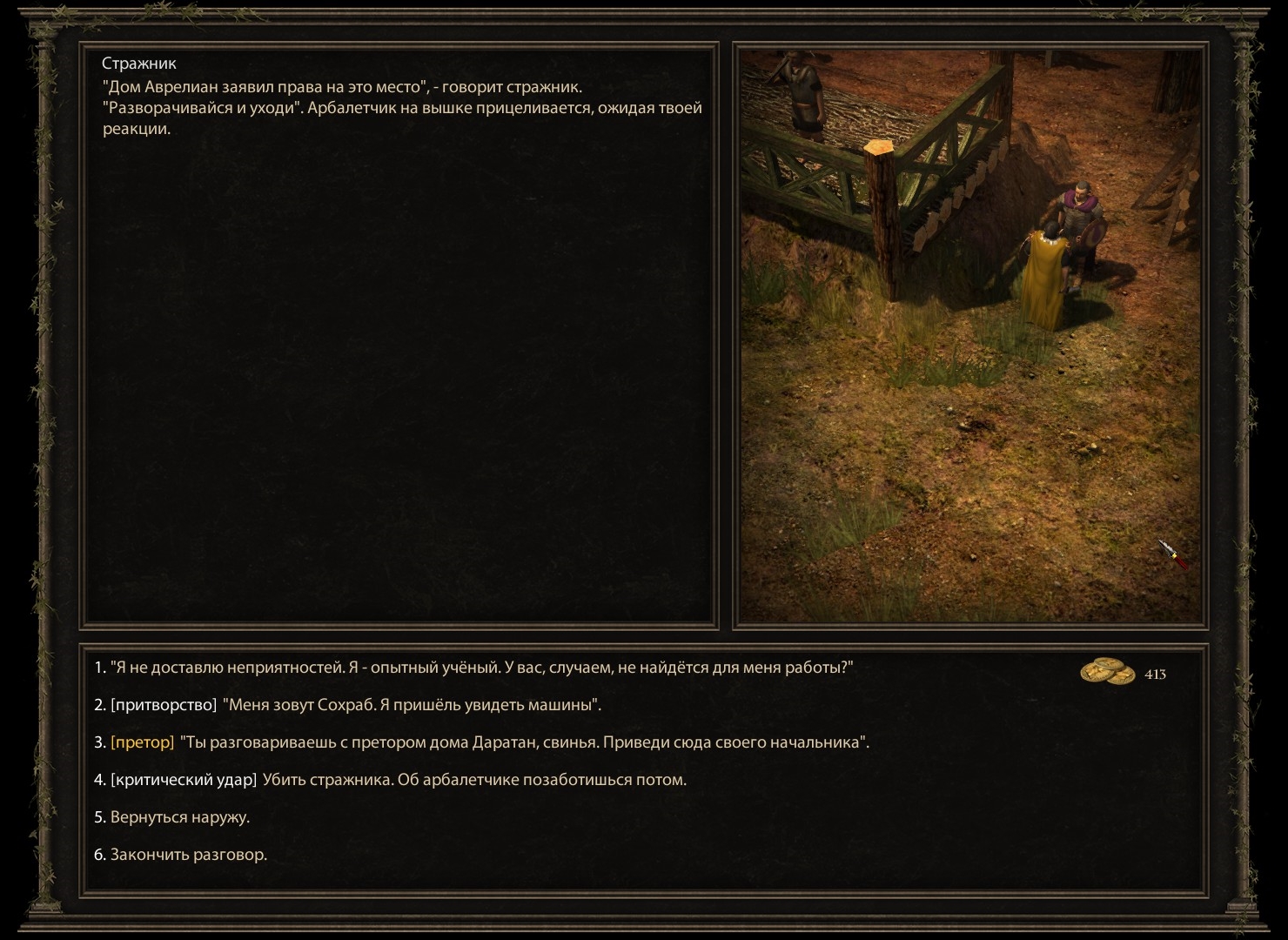Click the wooden fence corner post
Viewport: 1288px width, 940px height.
point(882,218)
